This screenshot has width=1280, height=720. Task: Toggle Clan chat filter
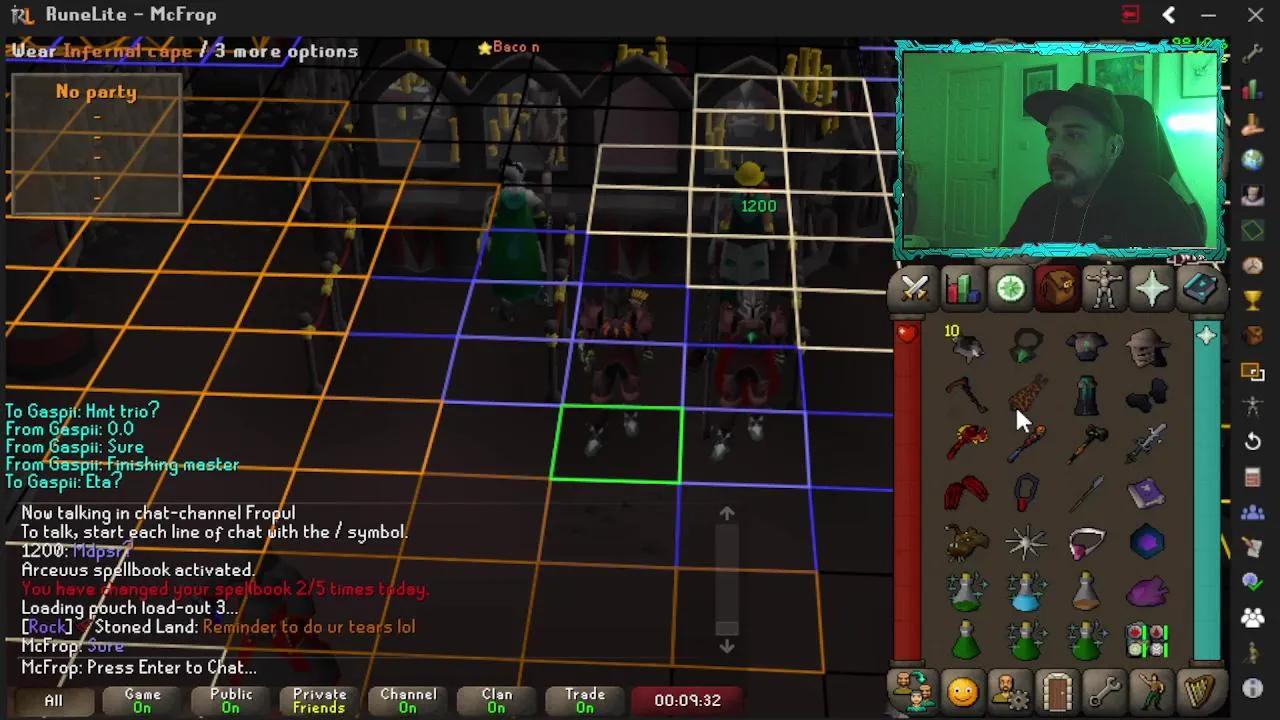pos(496,701)
